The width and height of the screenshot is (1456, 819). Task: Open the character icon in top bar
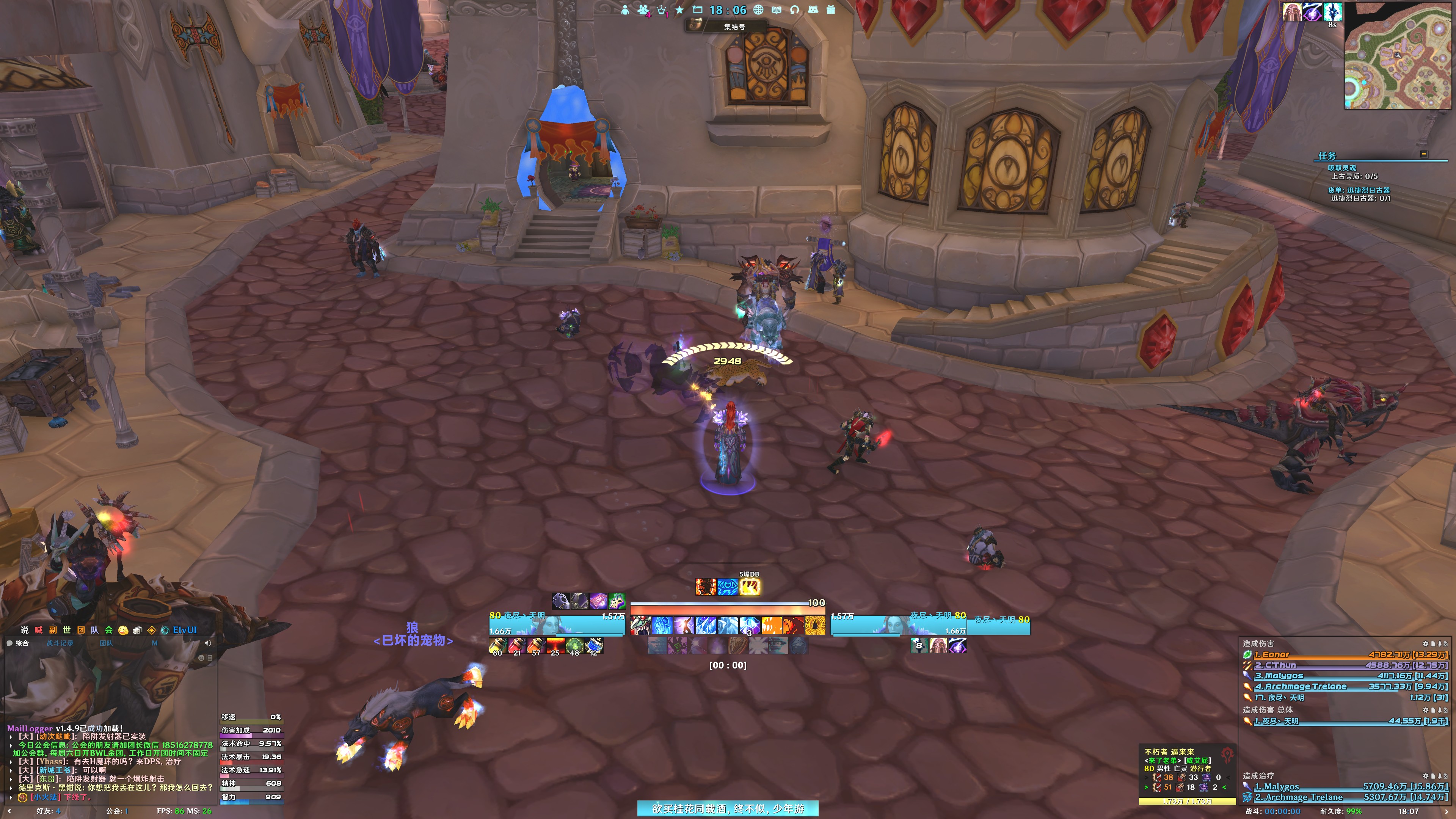point(624,9)
